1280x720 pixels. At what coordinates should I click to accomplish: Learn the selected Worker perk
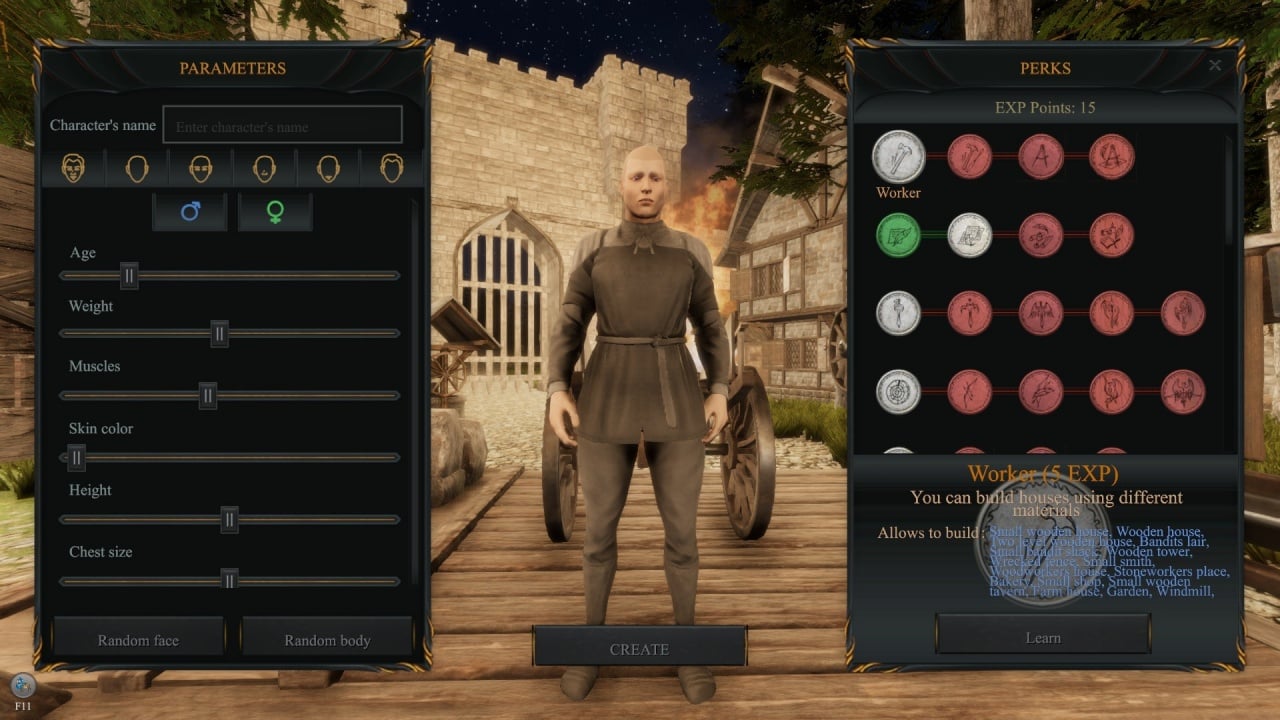pyautogui.click(x=1043, y=637)
